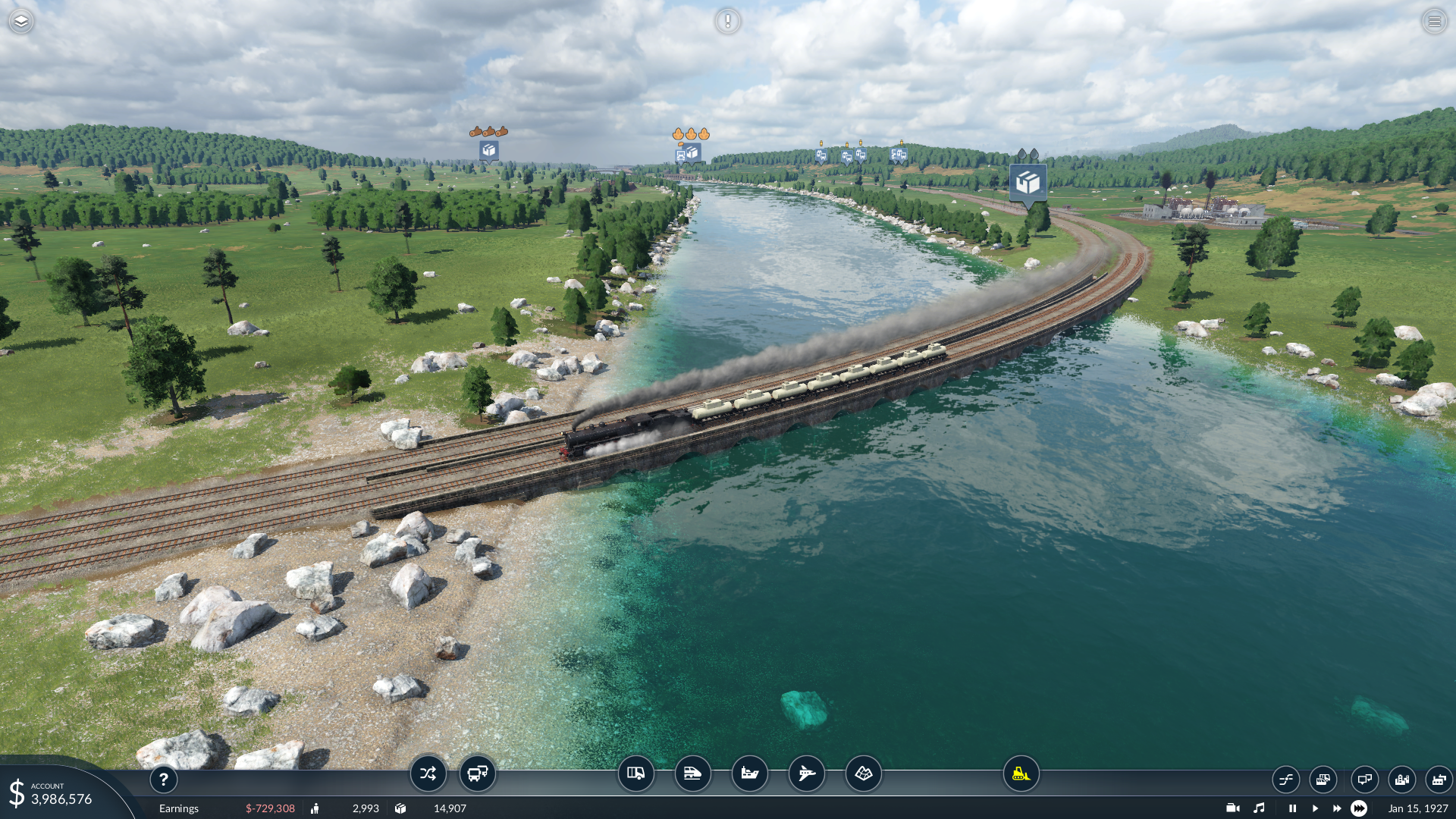1456x819 pixels.
Task: Open the rail construction menu
Action: [692, 773]
